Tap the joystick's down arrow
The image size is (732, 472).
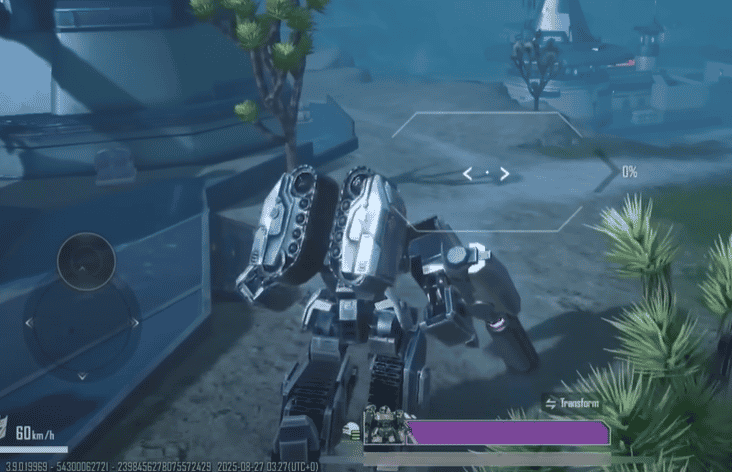[82, 375]
